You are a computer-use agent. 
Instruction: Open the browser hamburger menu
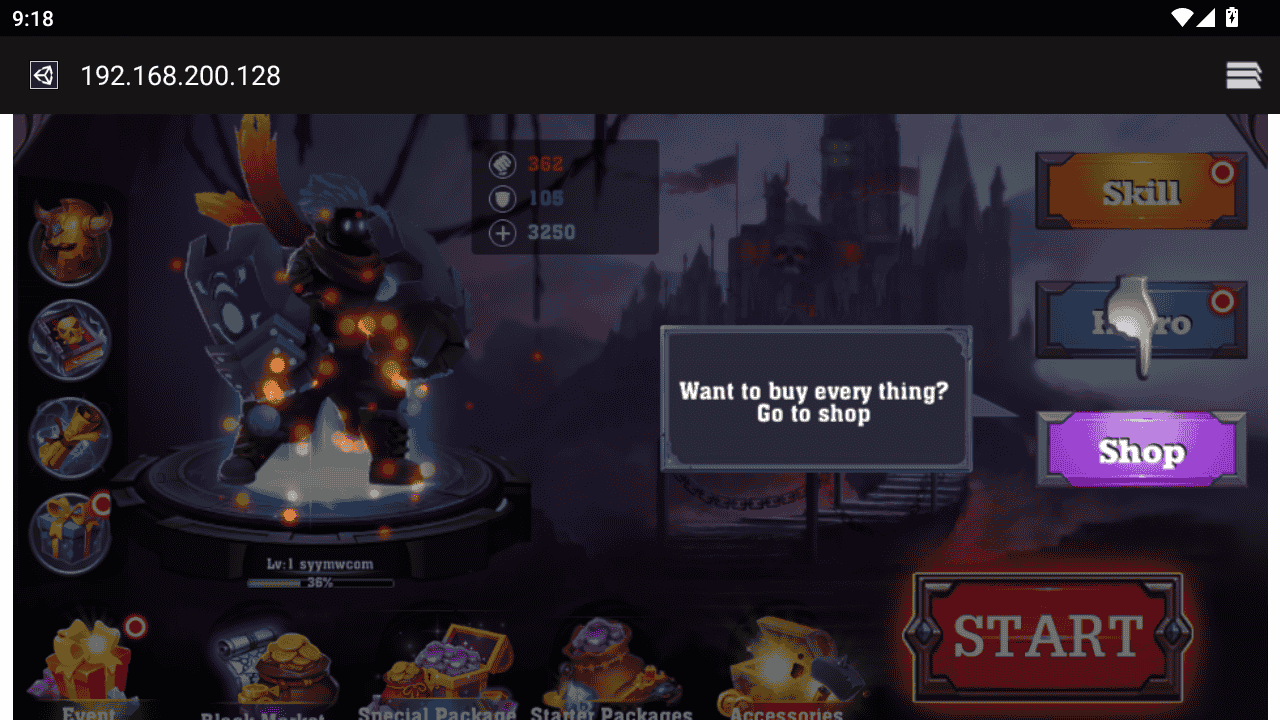(1243, 75)
